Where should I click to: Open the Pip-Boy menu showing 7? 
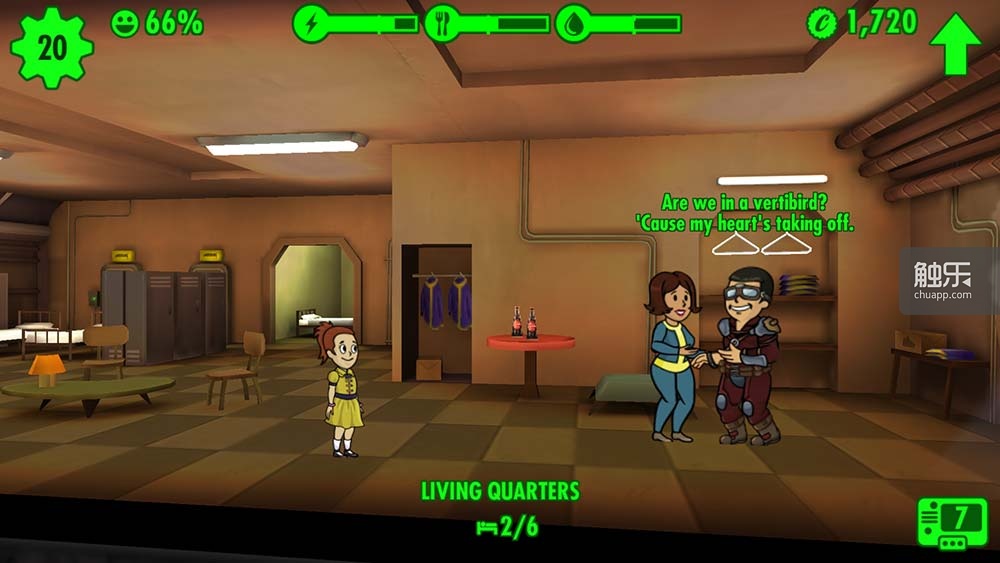click(952, 522)
